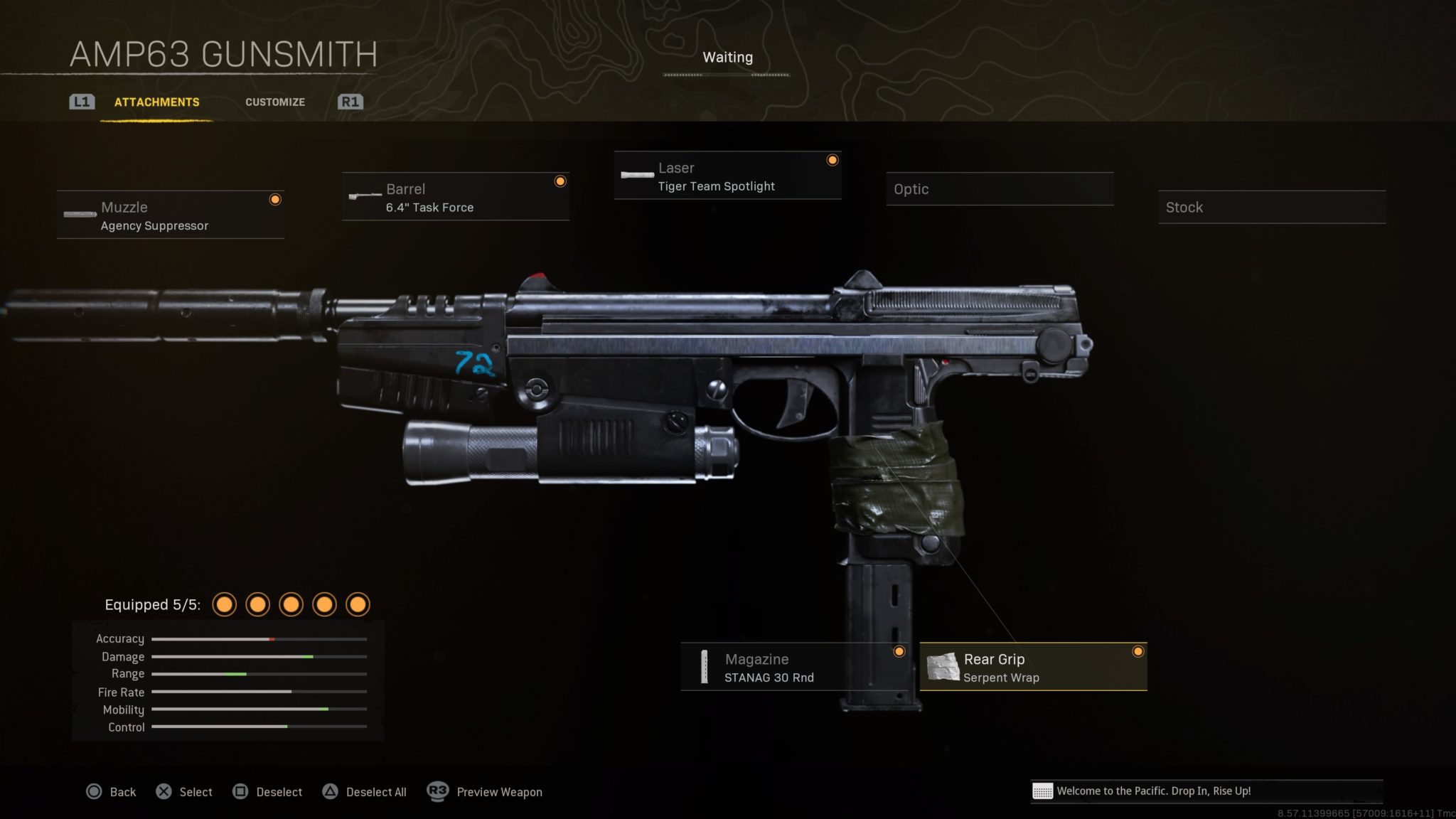Screen dimensions: 1456x819
Task: Click Preview Weapon at the bottom
Action: (499, 791)
